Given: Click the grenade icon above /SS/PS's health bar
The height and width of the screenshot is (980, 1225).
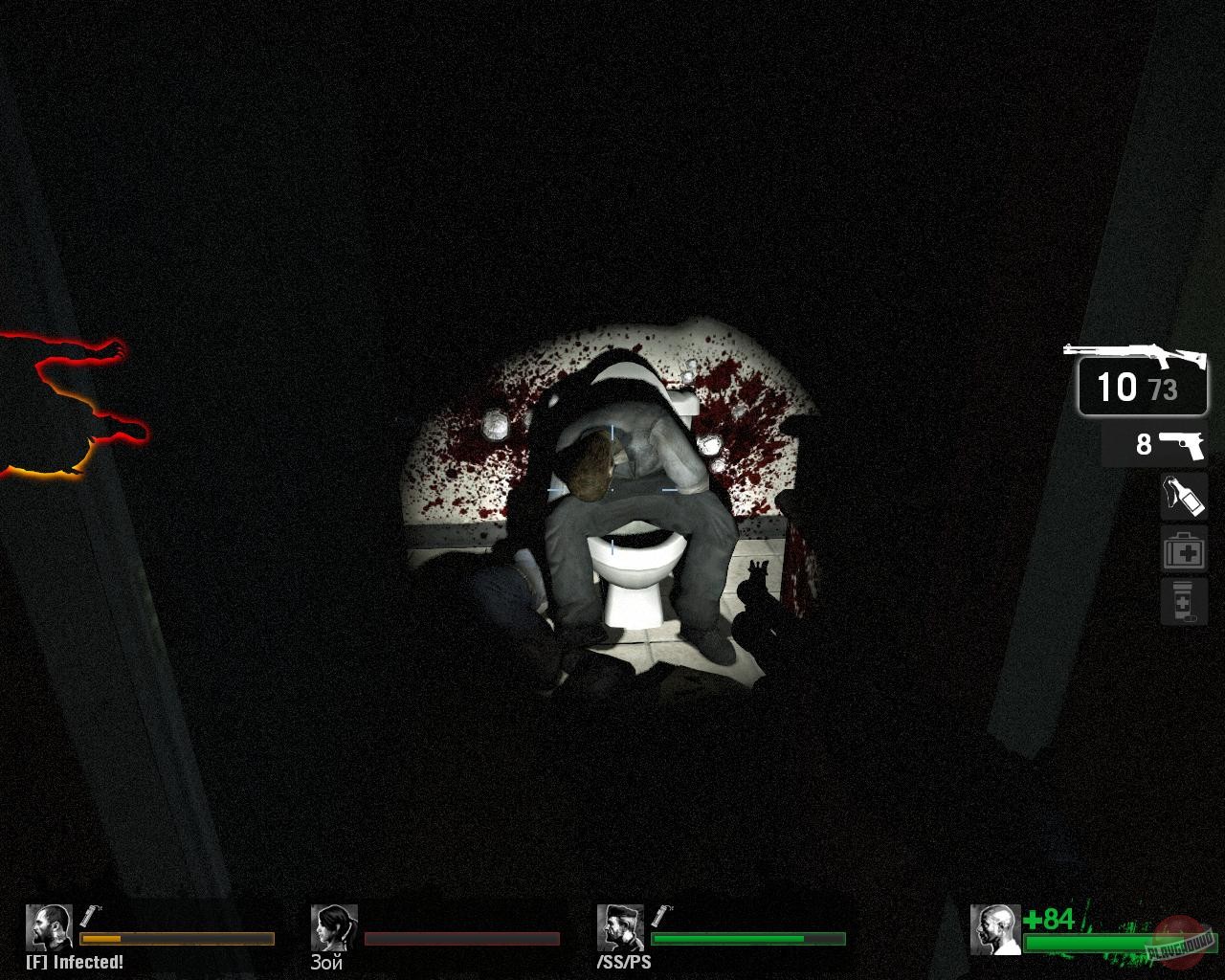Looking at the screenshot, I should [x=660, y=916].
